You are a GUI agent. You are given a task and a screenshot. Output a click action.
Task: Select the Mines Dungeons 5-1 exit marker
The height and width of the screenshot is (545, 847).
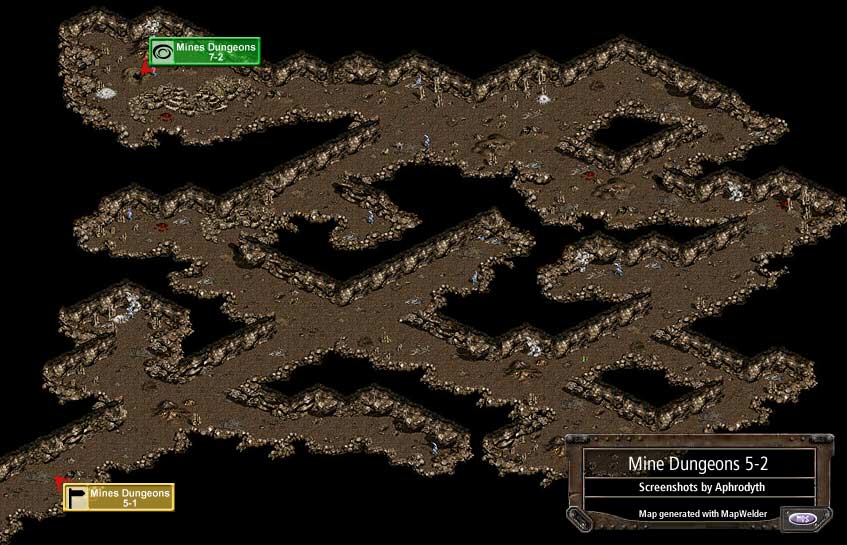[119, 497]
